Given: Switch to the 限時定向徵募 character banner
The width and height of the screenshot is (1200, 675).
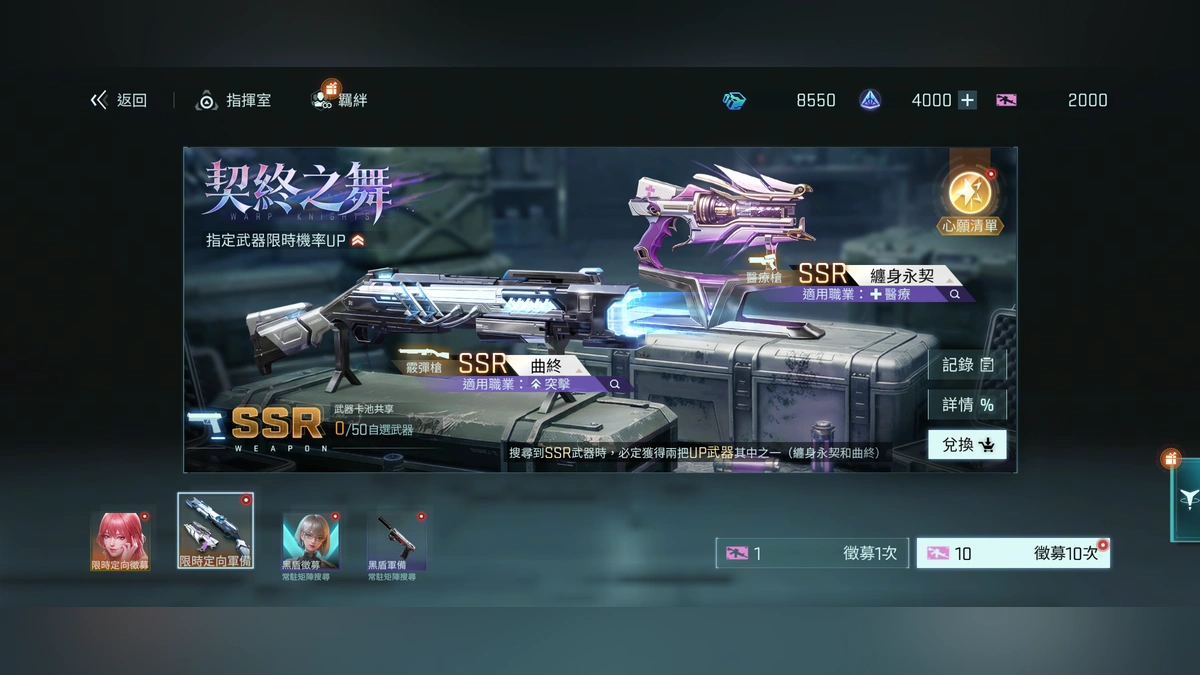Looking at the screenshot, I should click(120, 541).
